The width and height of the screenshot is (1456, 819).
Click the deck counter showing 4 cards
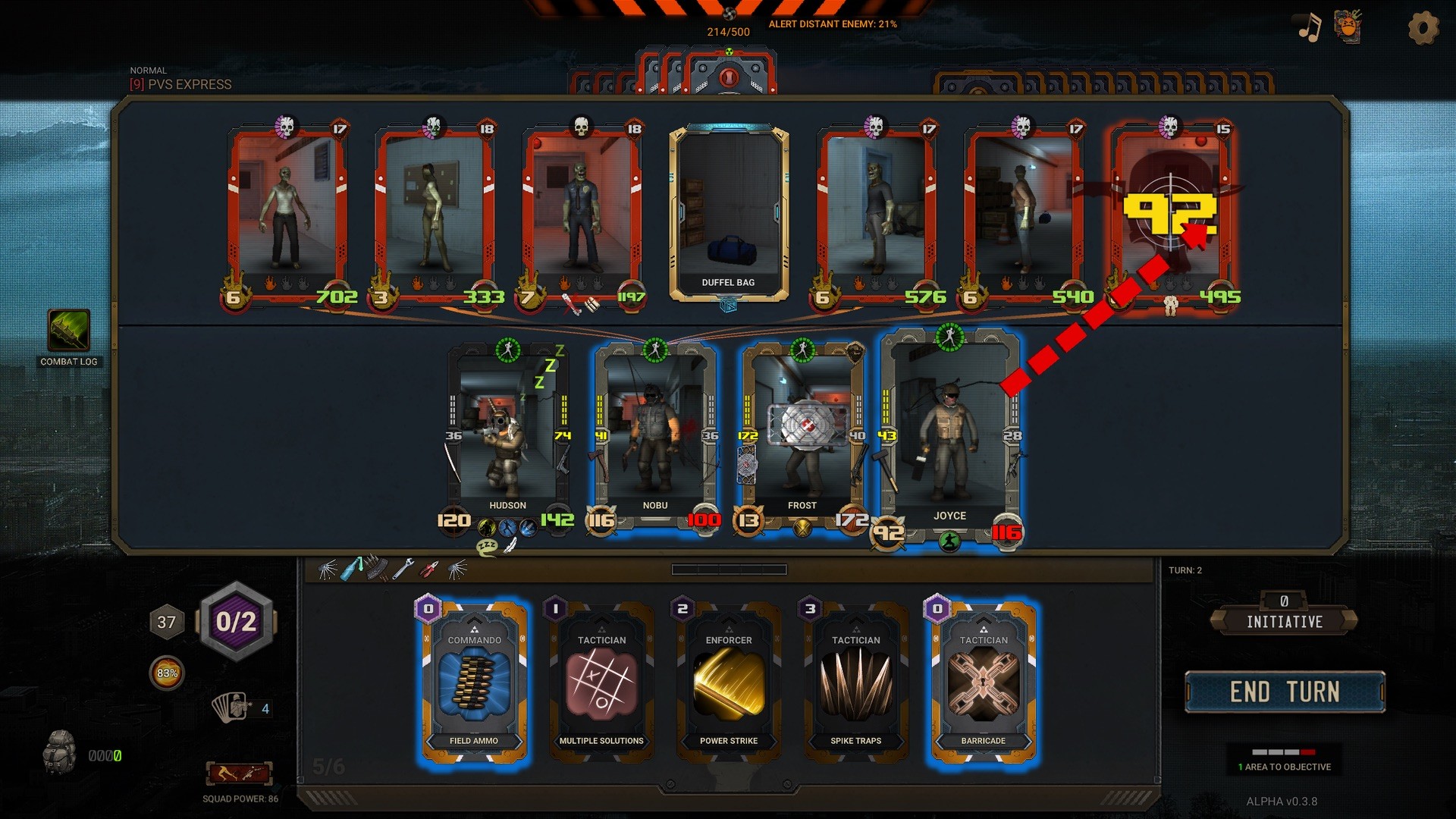point(237,709)
